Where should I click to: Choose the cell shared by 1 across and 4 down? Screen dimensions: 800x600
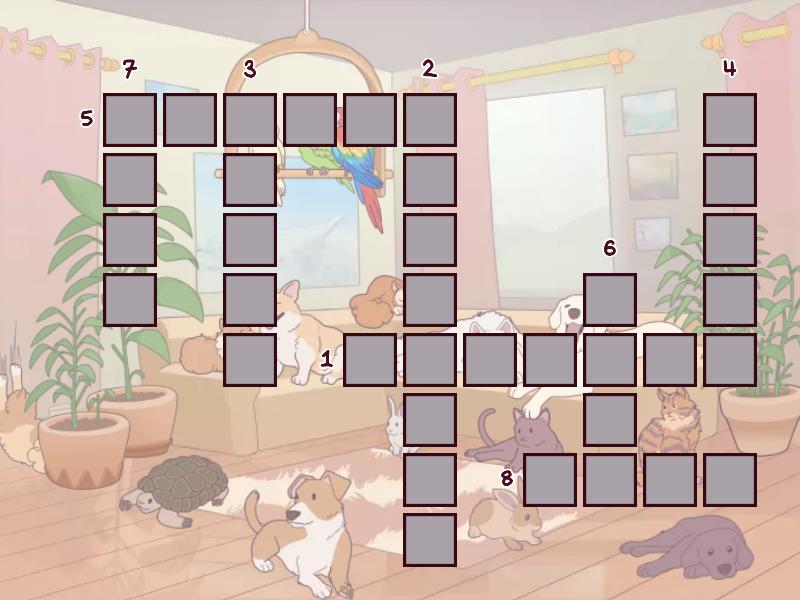pyautogui.click(x=730, y=360)
